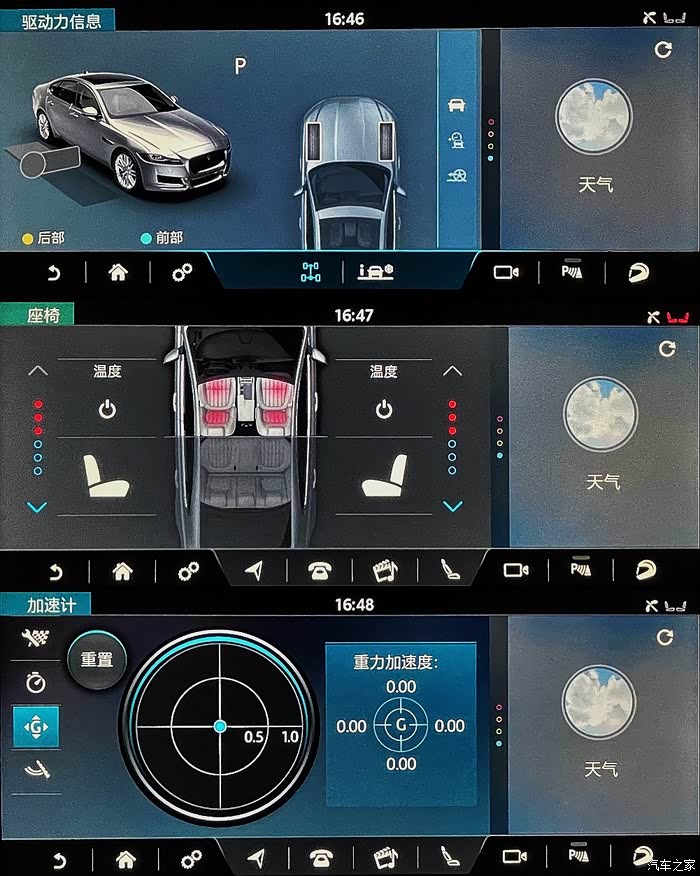700x876 pixels.
Task: Open the pedal graph icon
Action: click(x=36, y=770)
